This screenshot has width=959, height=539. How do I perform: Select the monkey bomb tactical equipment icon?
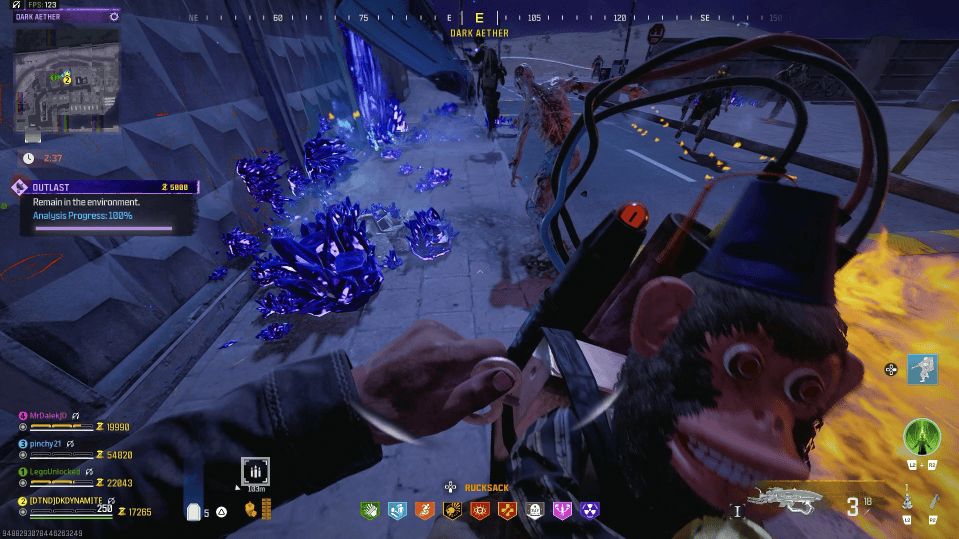[907, 500]
